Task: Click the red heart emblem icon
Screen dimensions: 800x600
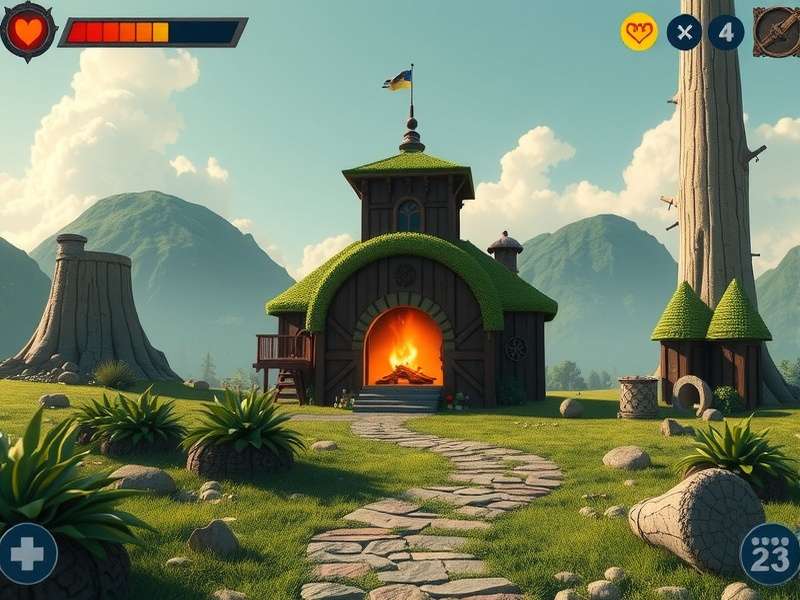Action: point(28,31)
